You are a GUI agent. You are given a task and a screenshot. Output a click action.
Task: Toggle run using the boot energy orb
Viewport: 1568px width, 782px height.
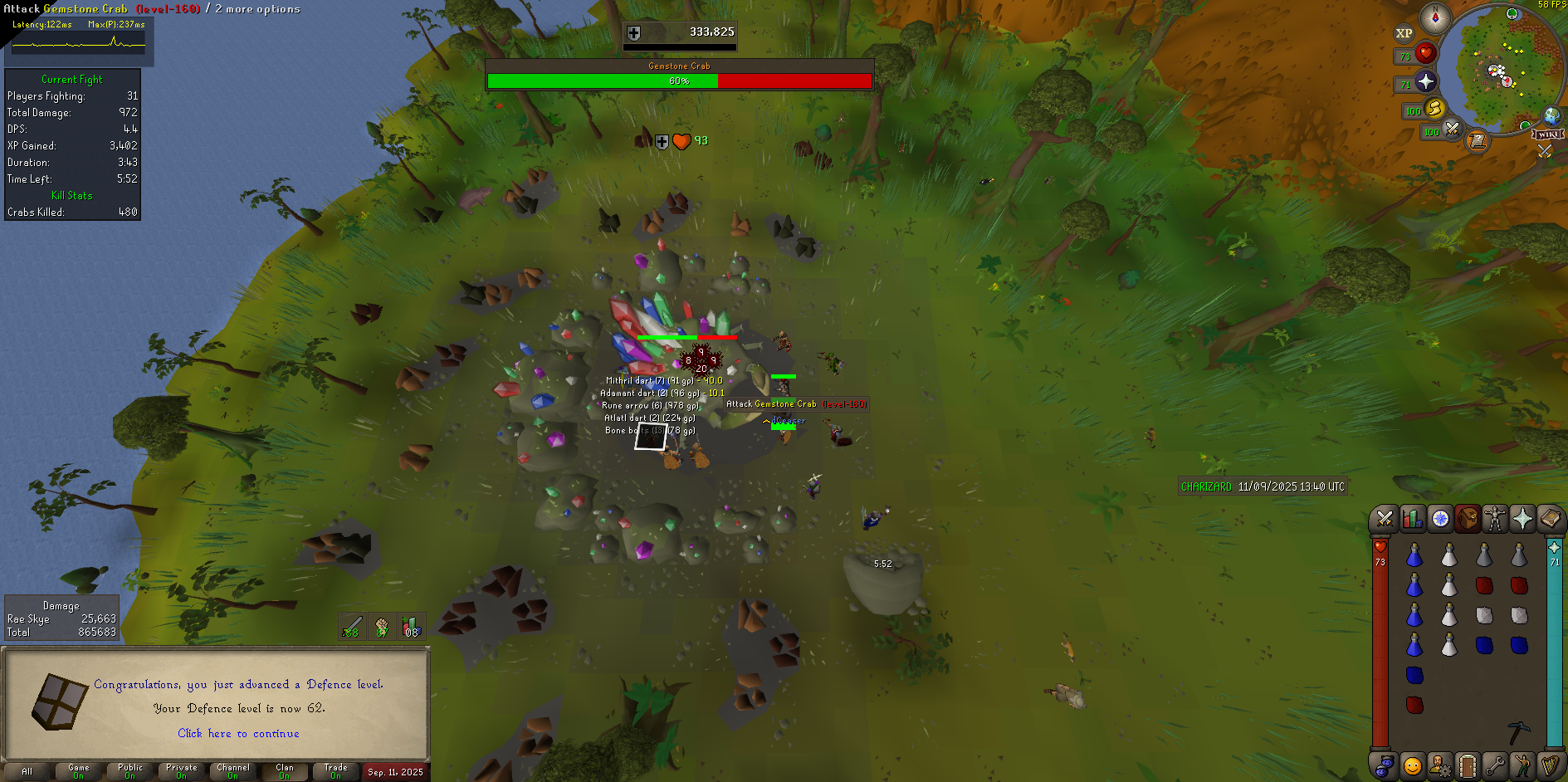[x=1435, y=109]
